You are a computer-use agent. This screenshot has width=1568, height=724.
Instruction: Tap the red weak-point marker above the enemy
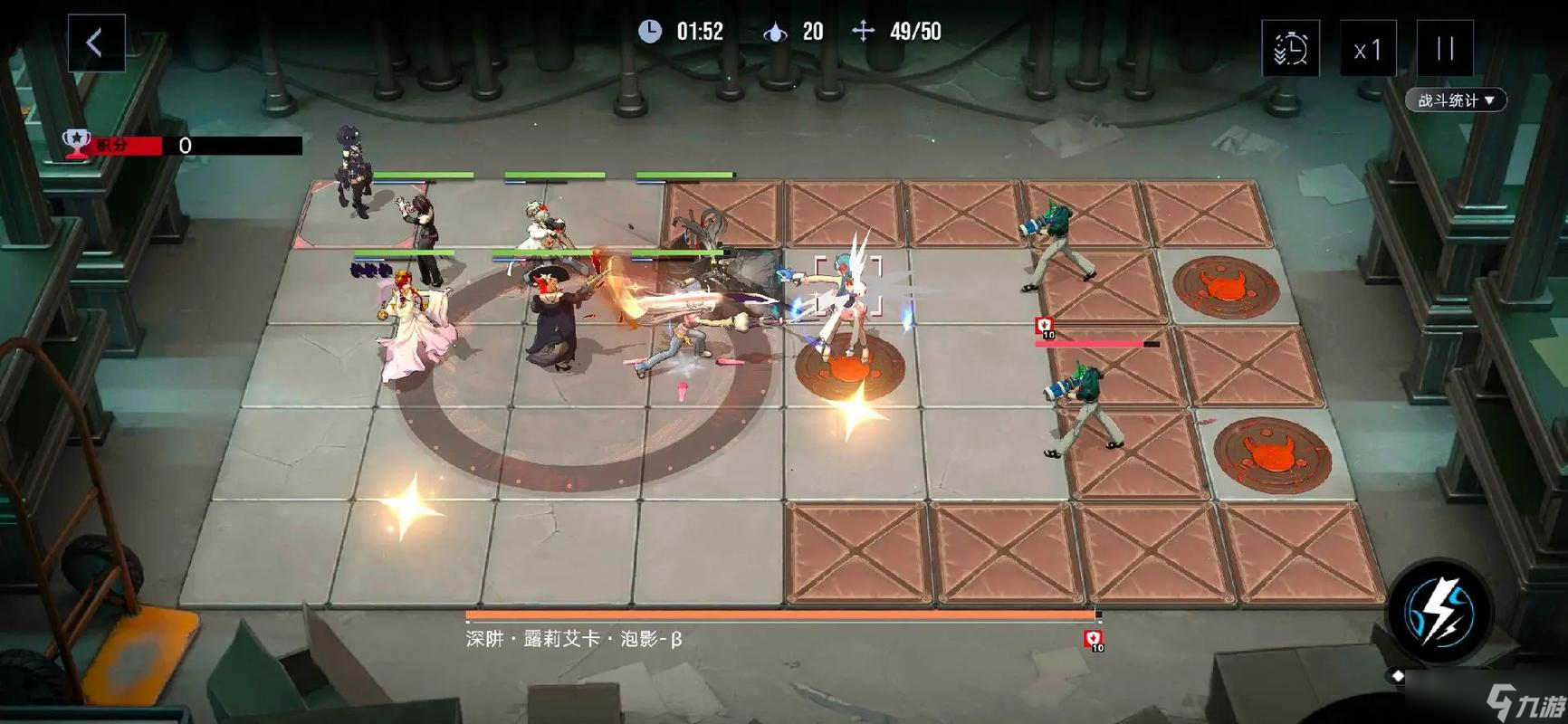tap(1043, 326)
